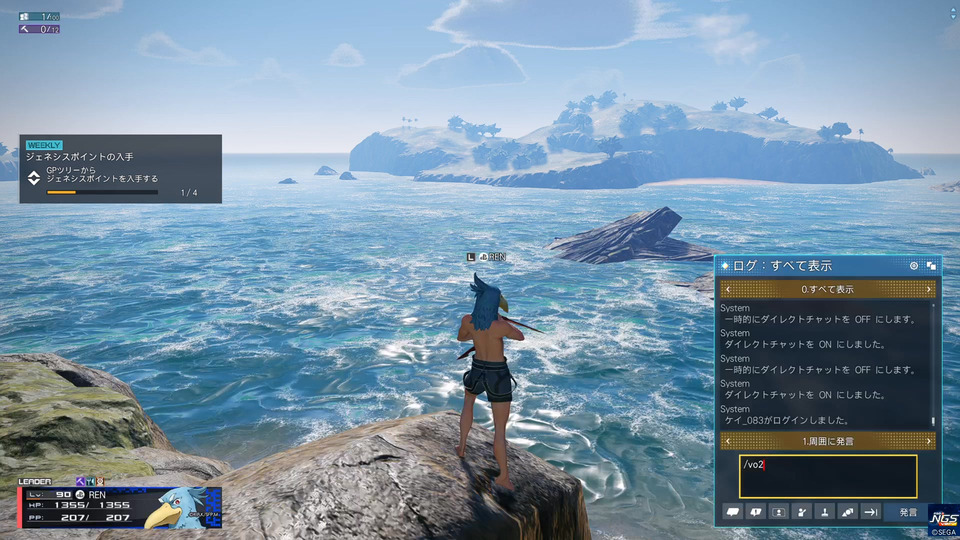Select the 1.周囲に発言 channel header
The height and width of the screenshot is (540, 960).
tap(828, 441)
